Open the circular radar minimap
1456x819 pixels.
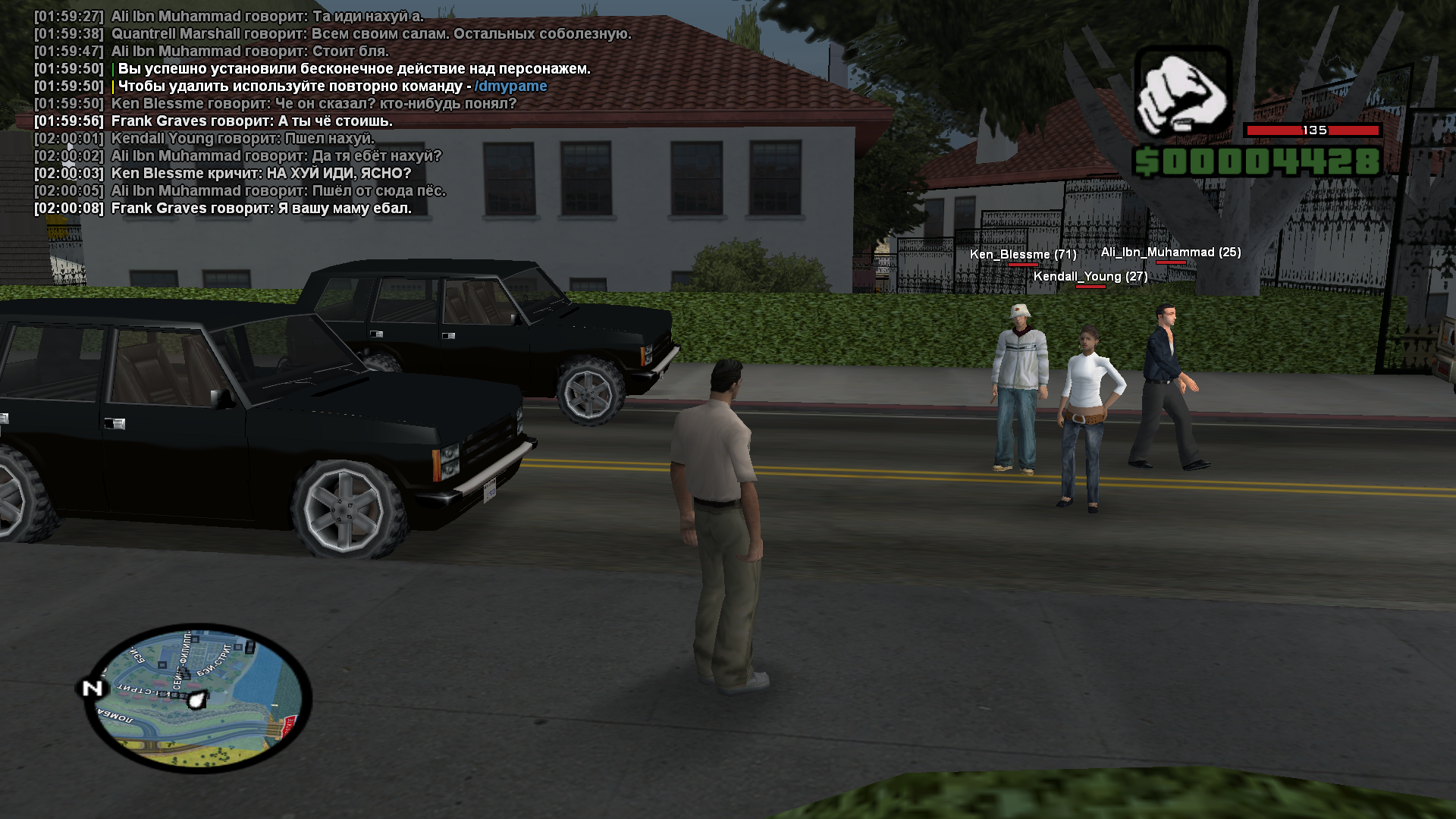(x=199, y=698)
